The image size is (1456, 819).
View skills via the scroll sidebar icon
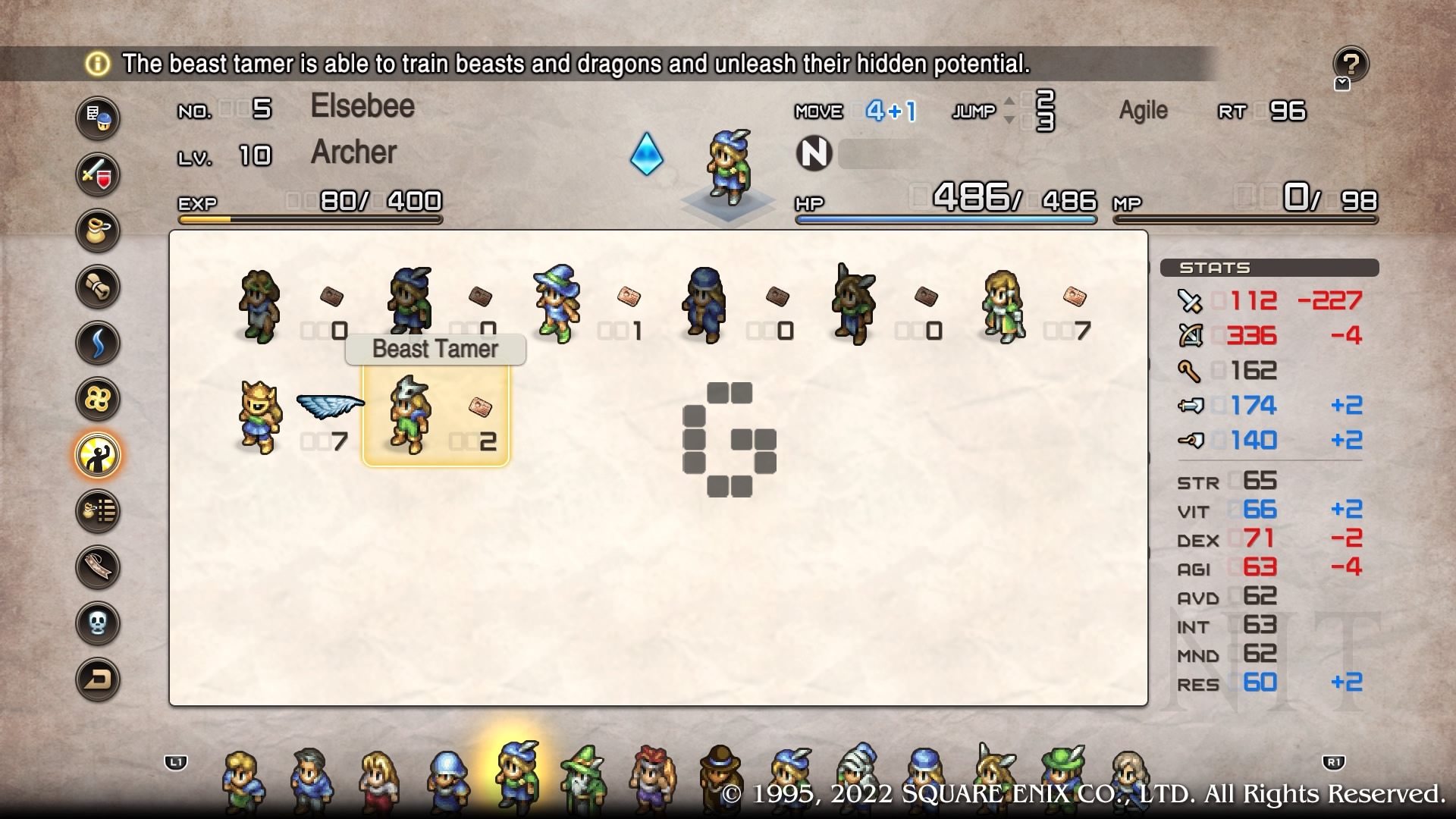(x=98, y=287)
